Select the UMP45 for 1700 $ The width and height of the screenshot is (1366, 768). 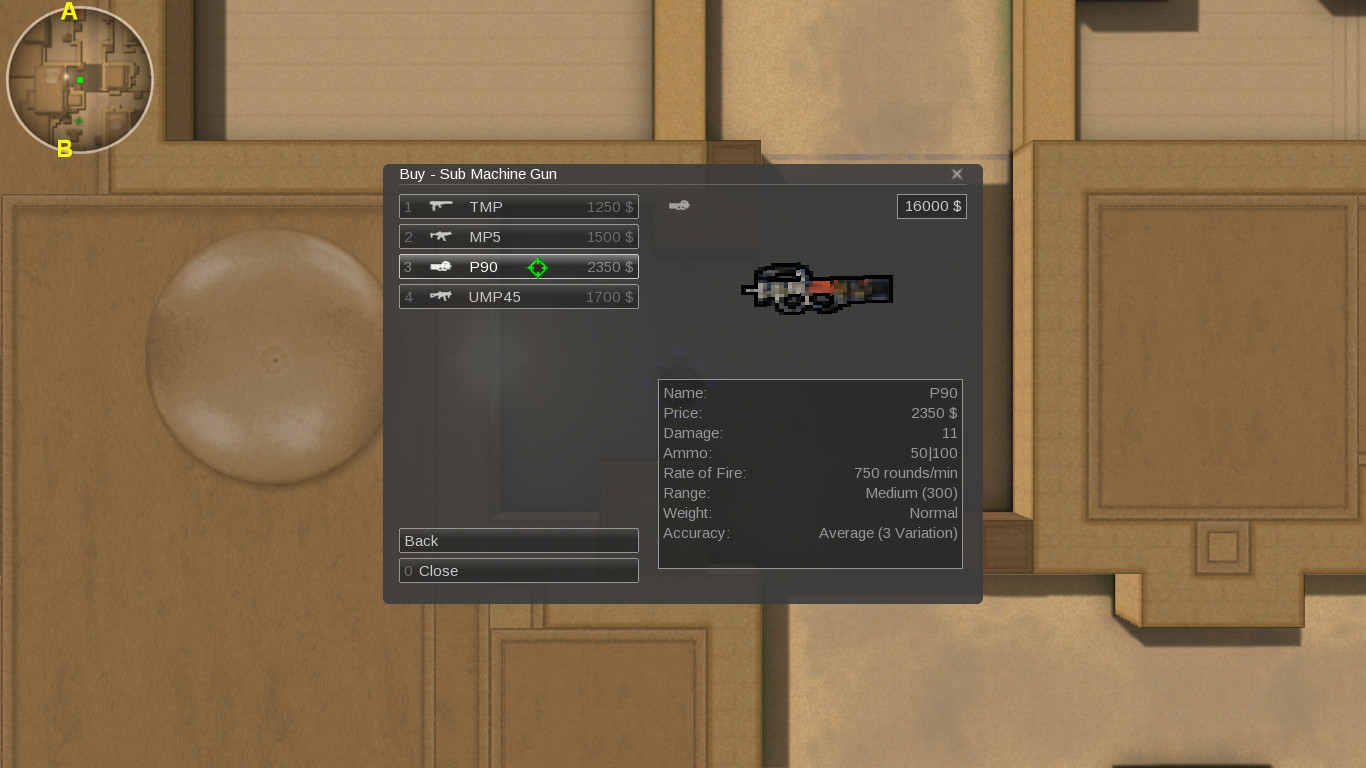click(518, 296)
